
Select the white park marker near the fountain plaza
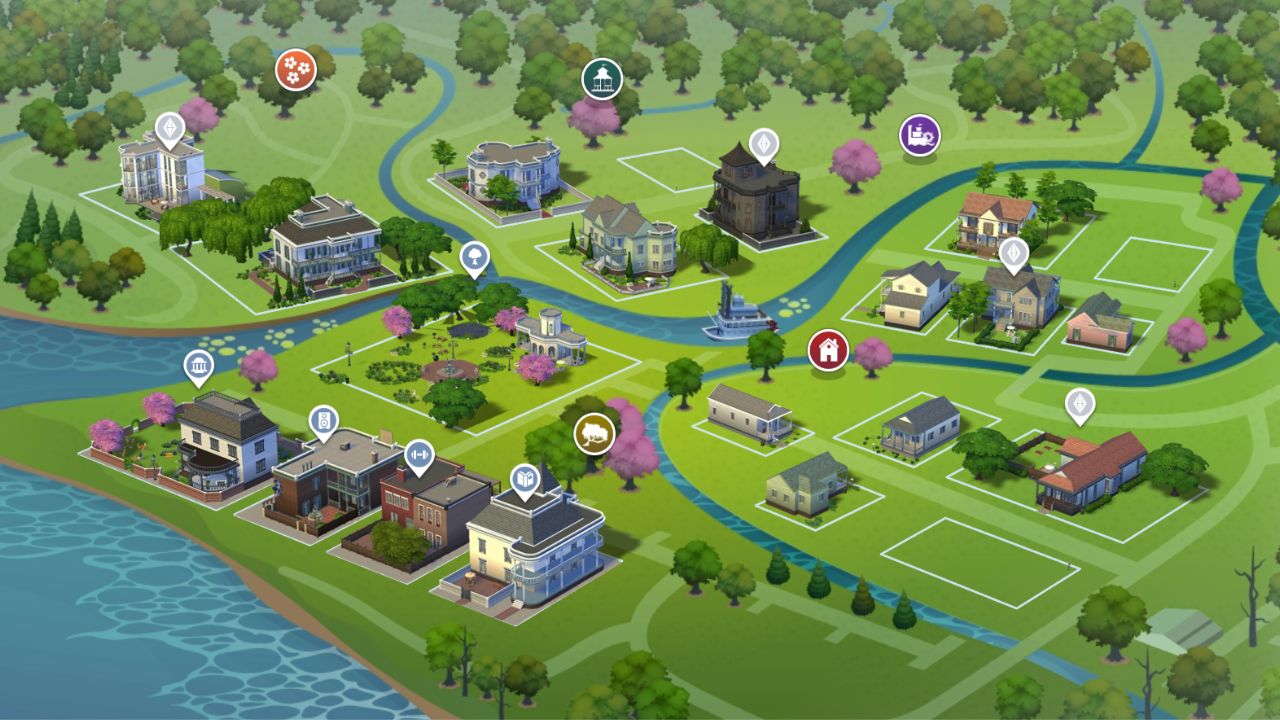(472, 254)
